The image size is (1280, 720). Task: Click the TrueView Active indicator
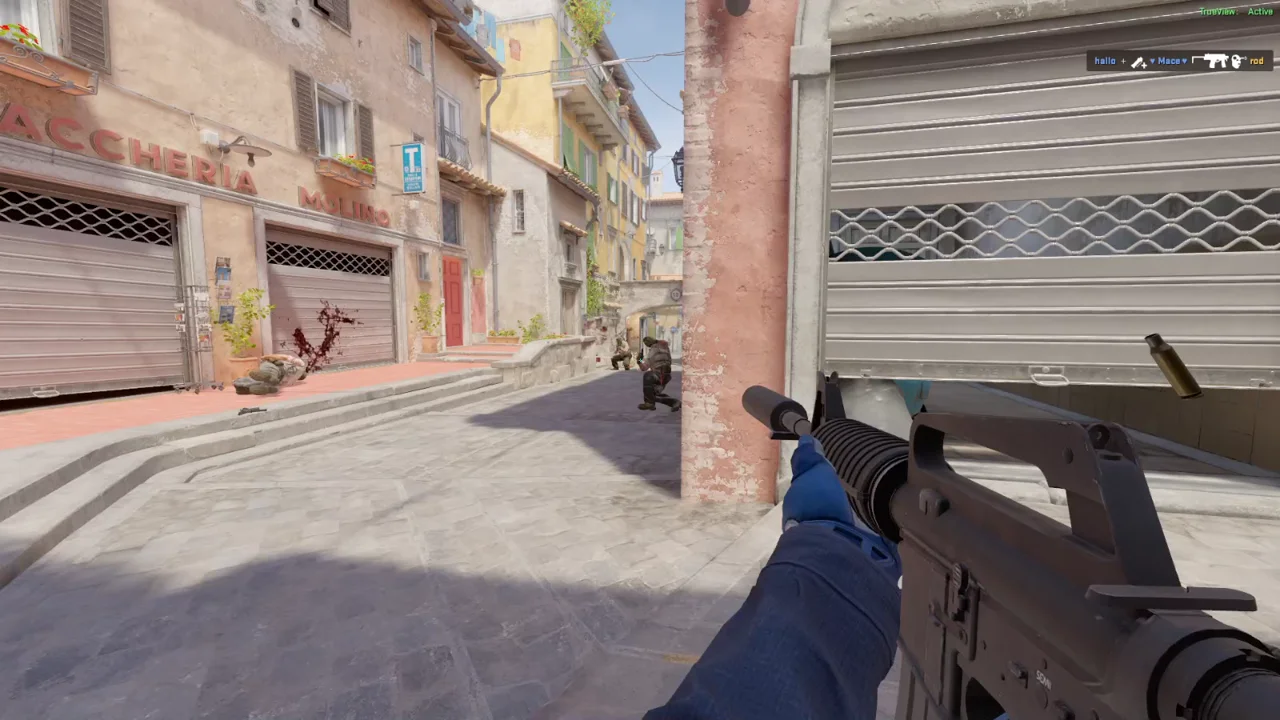pyautogui.click(x=1236, y=11)
